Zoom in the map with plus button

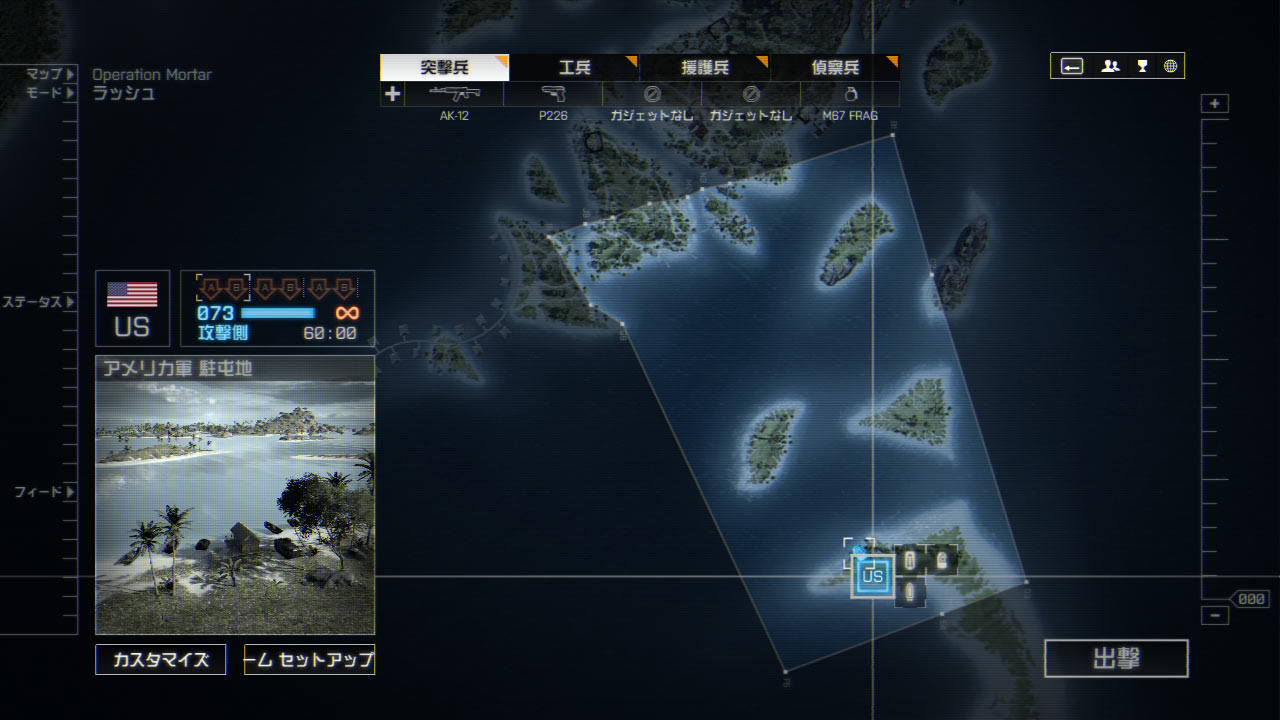[1215, 104]
